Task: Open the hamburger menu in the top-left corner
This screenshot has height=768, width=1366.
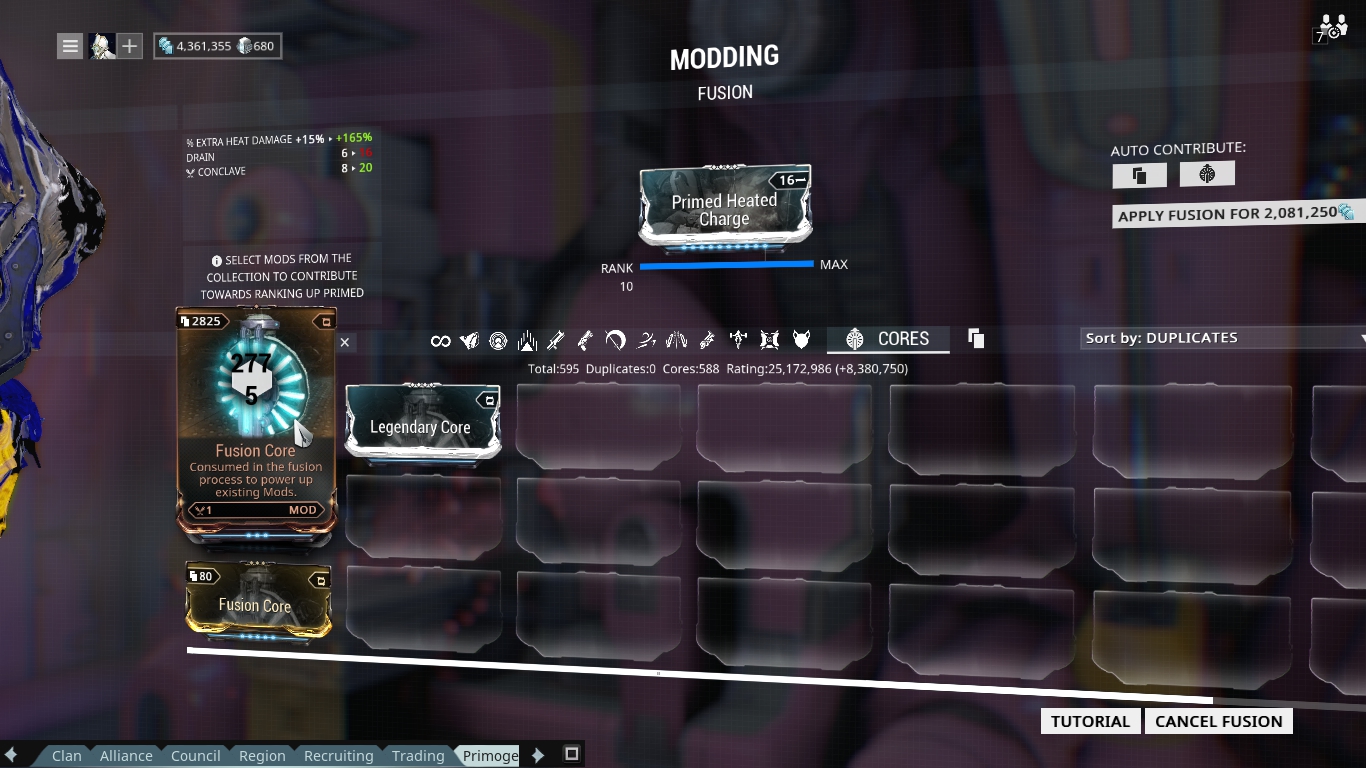Action: click(69, 44)
